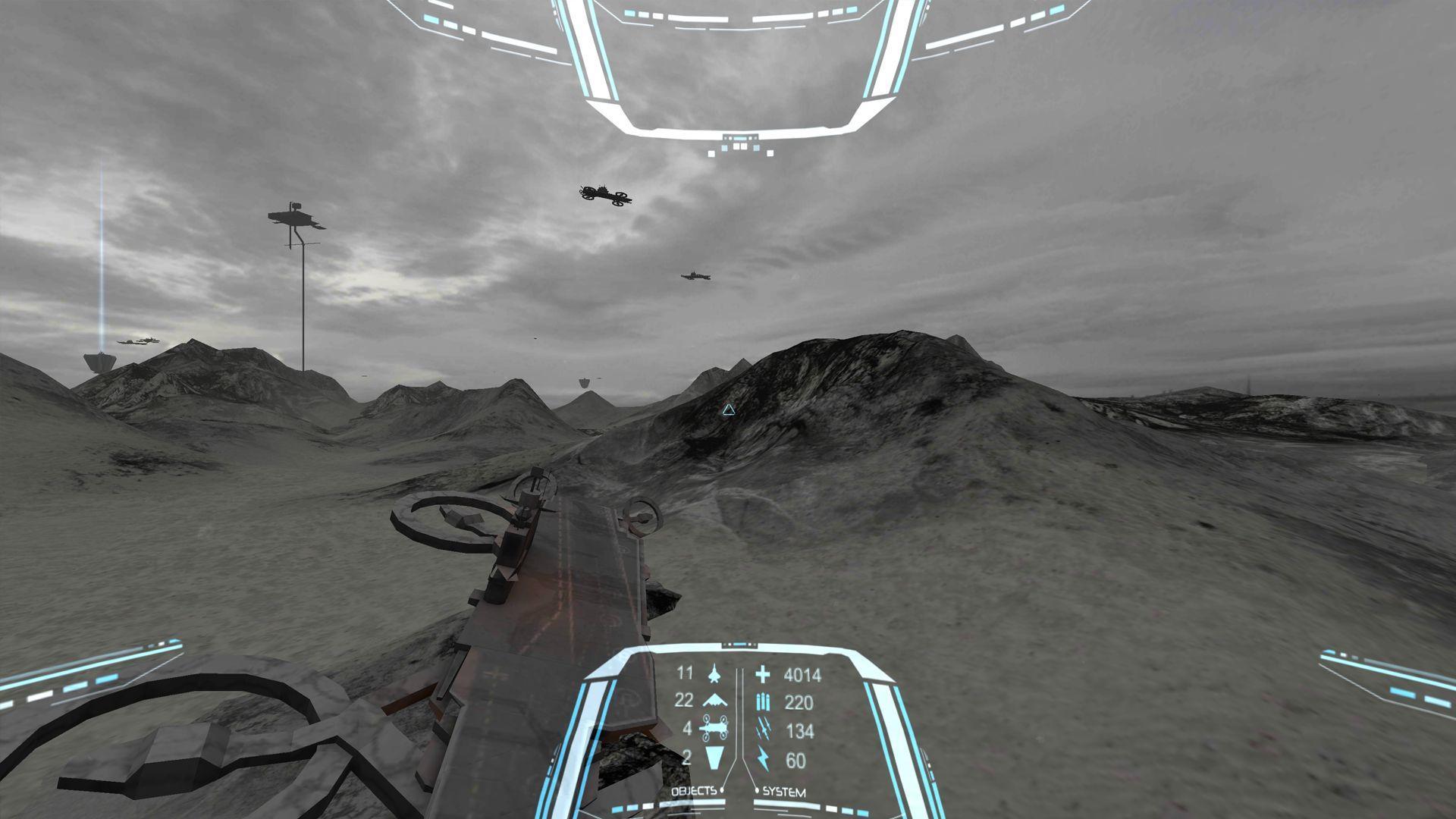Open the SYSTEM tab on the HUD

784,791
